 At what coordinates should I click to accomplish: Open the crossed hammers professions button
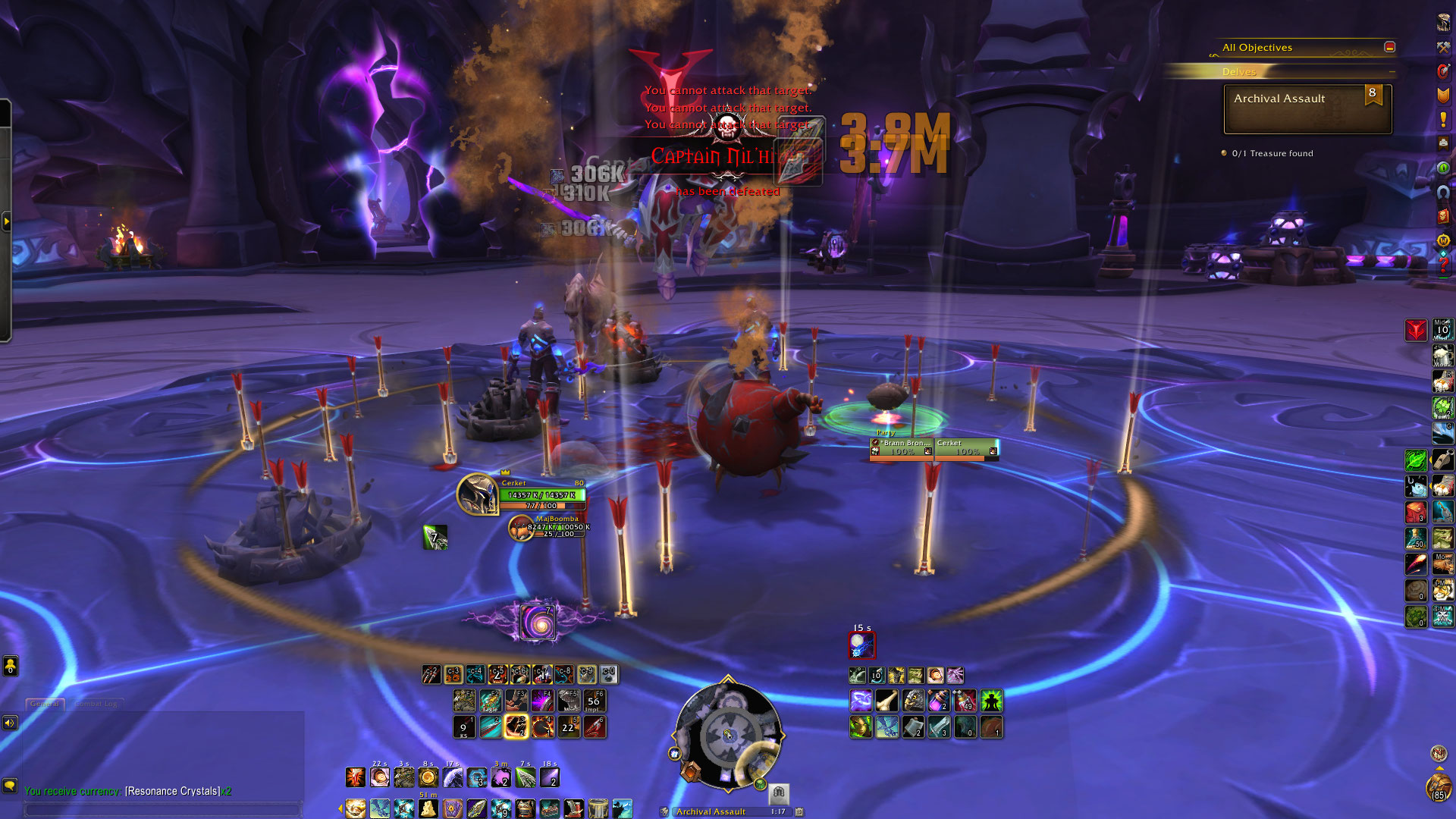click(1443, 47)
